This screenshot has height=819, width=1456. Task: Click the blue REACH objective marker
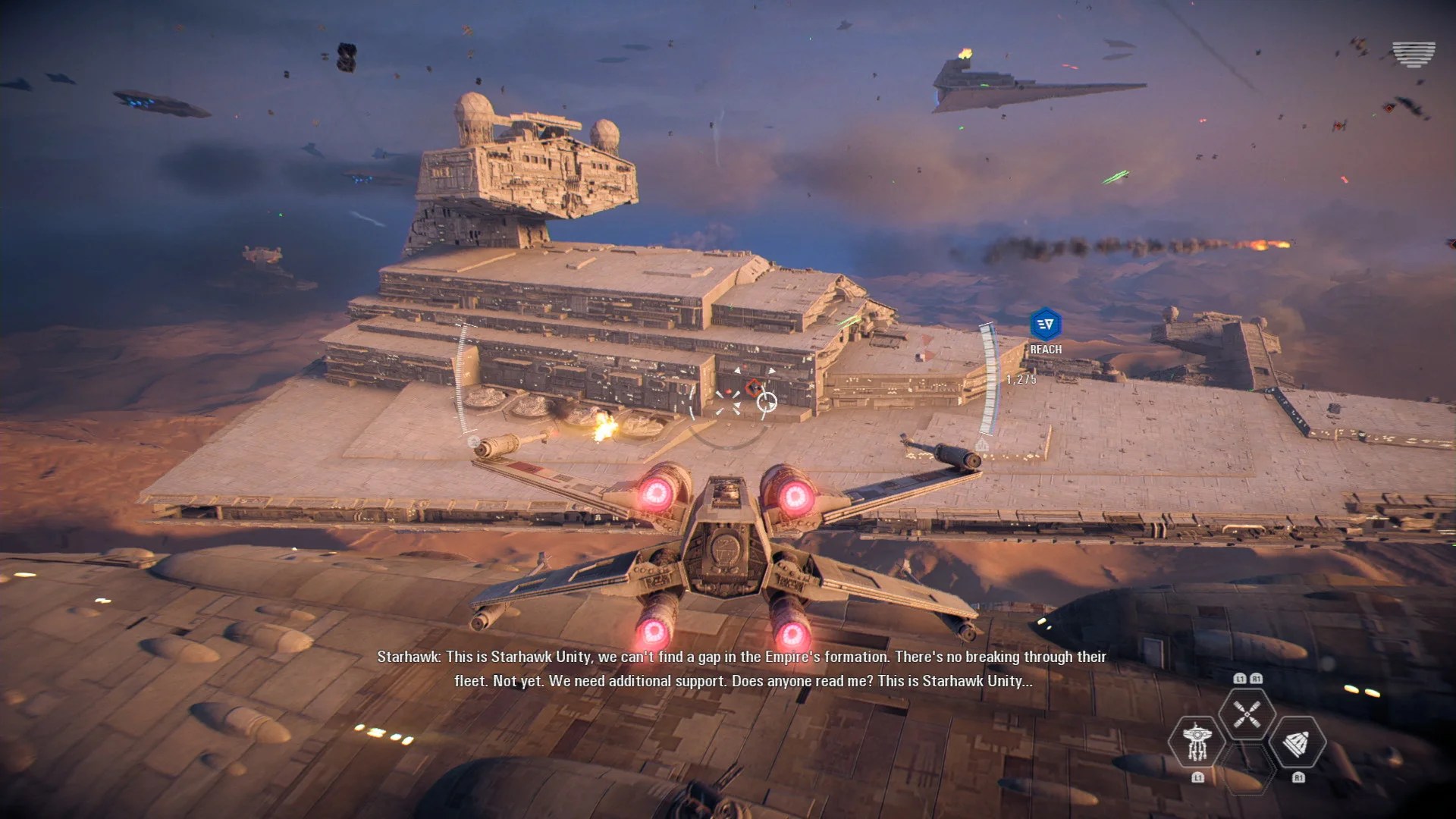pyautogui.click(x=1046, y=325)
